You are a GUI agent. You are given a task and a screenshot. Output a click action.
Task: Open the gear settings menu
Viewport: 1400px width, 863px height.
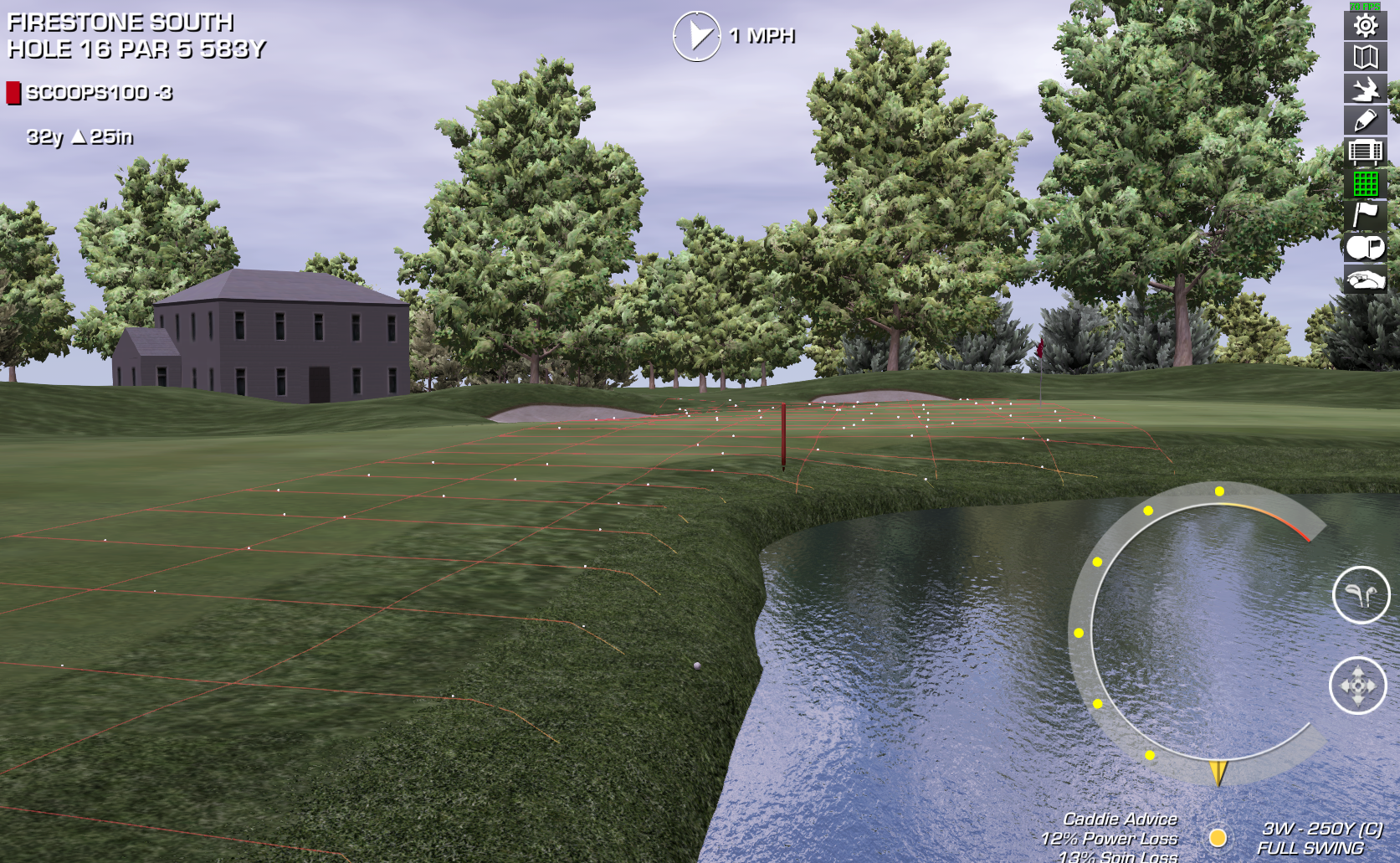coord(1365,26)
